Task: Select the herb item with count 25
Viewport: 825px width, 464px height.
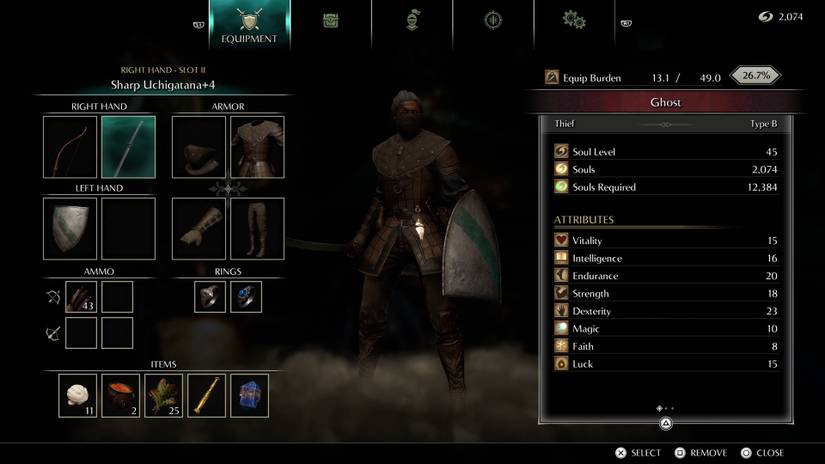Action: (164, 395)
